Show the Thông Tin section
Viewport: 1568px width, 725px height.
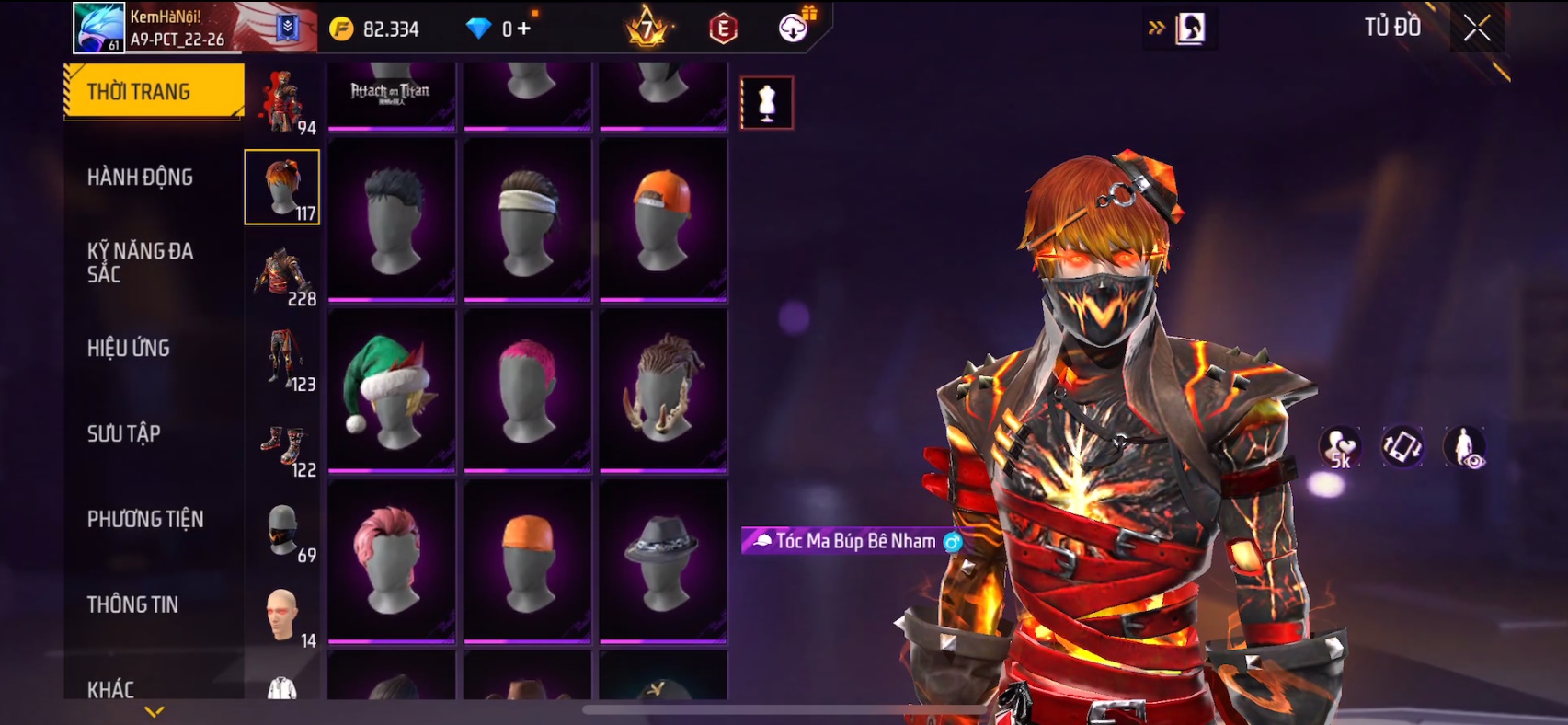(x=132, y=604)
